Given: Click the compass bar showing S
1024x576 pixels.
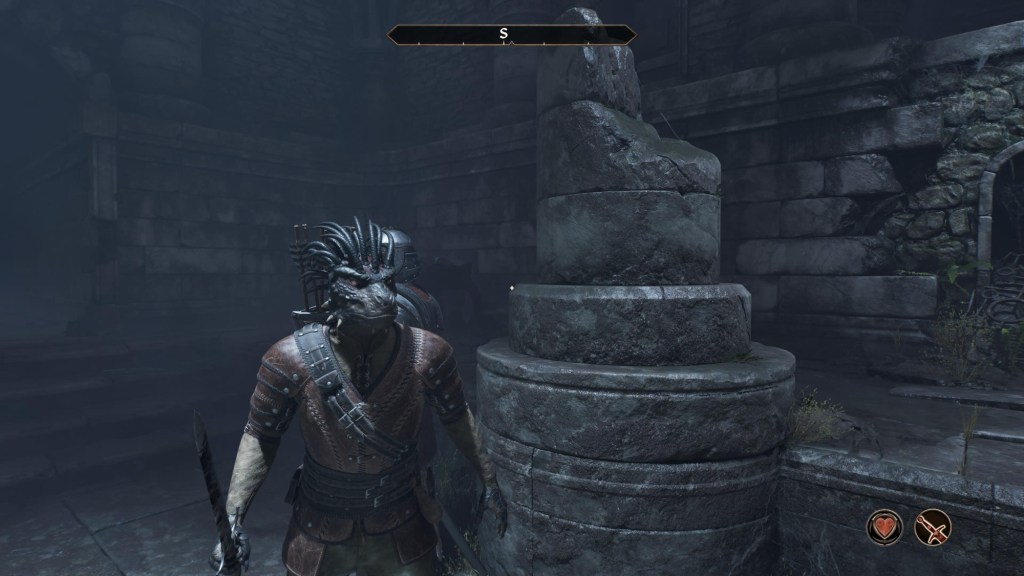Looking at the screenshot, I should click(x=511, y=35).
